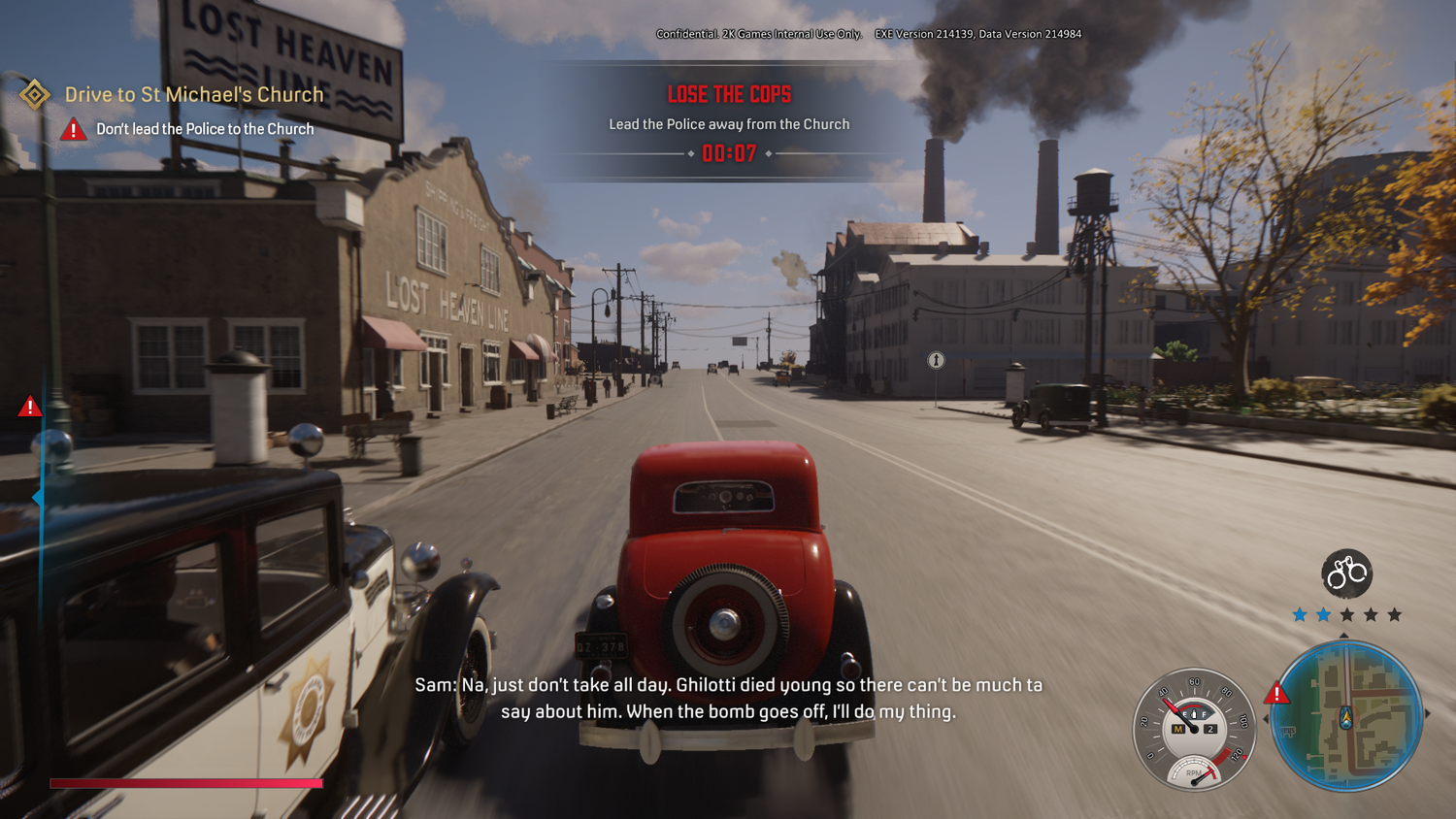The height and width of the screenshot is (819, 1456).
Task: Click the red warning icon beside minimap
Action: click(x=1276, y=693)
